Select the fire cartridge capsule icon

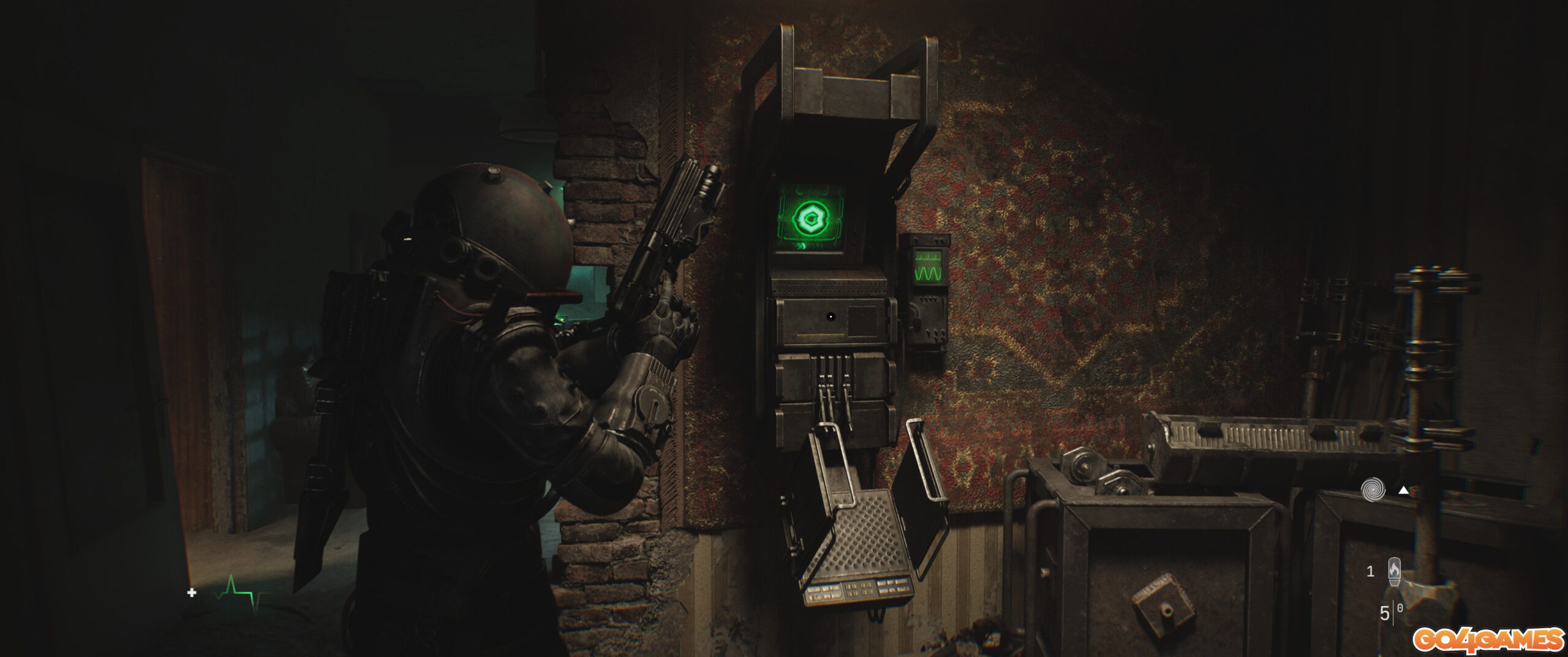tap(1394, 571)
